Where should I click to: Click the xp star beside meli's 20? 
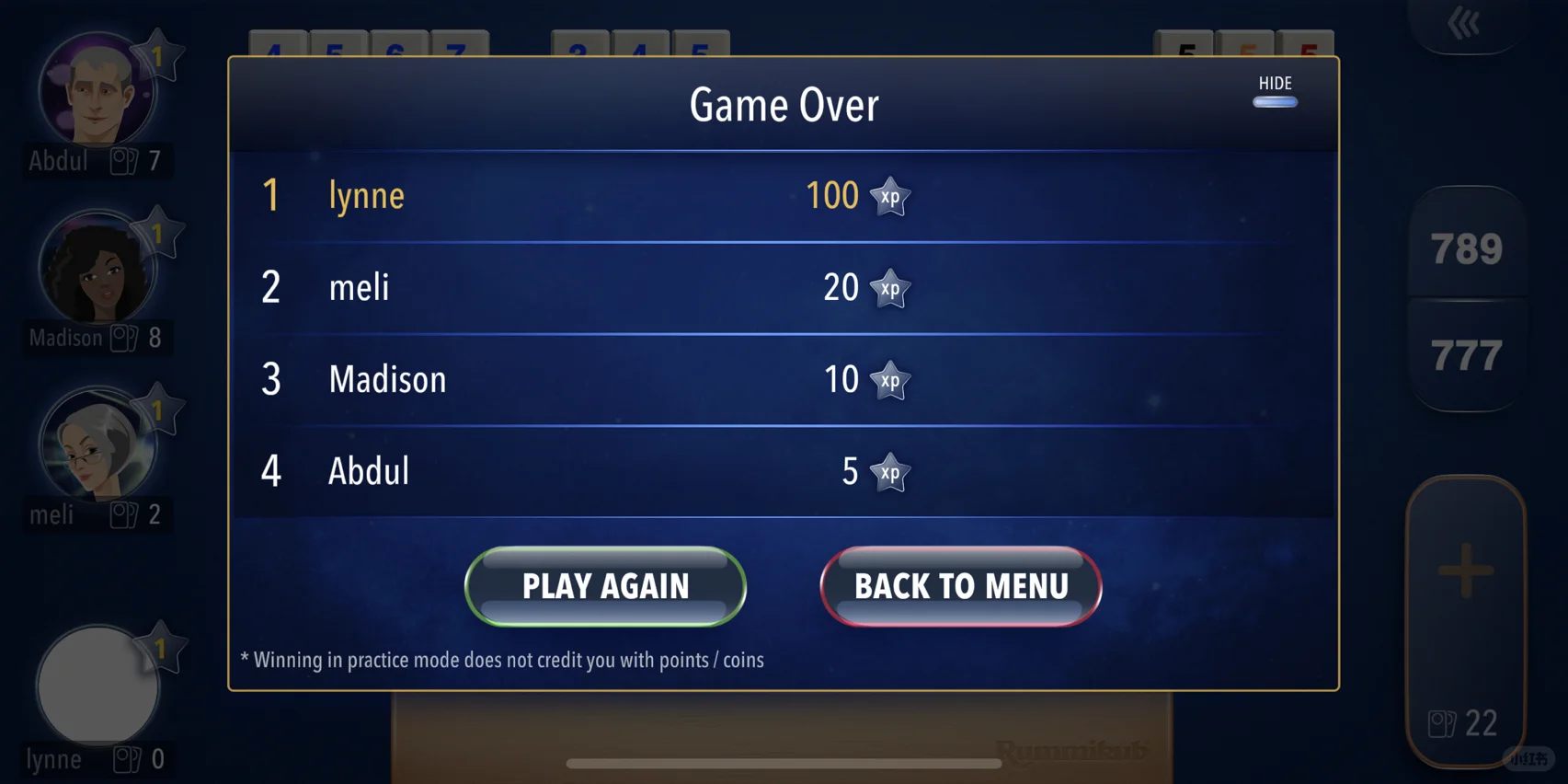[889, 288]
